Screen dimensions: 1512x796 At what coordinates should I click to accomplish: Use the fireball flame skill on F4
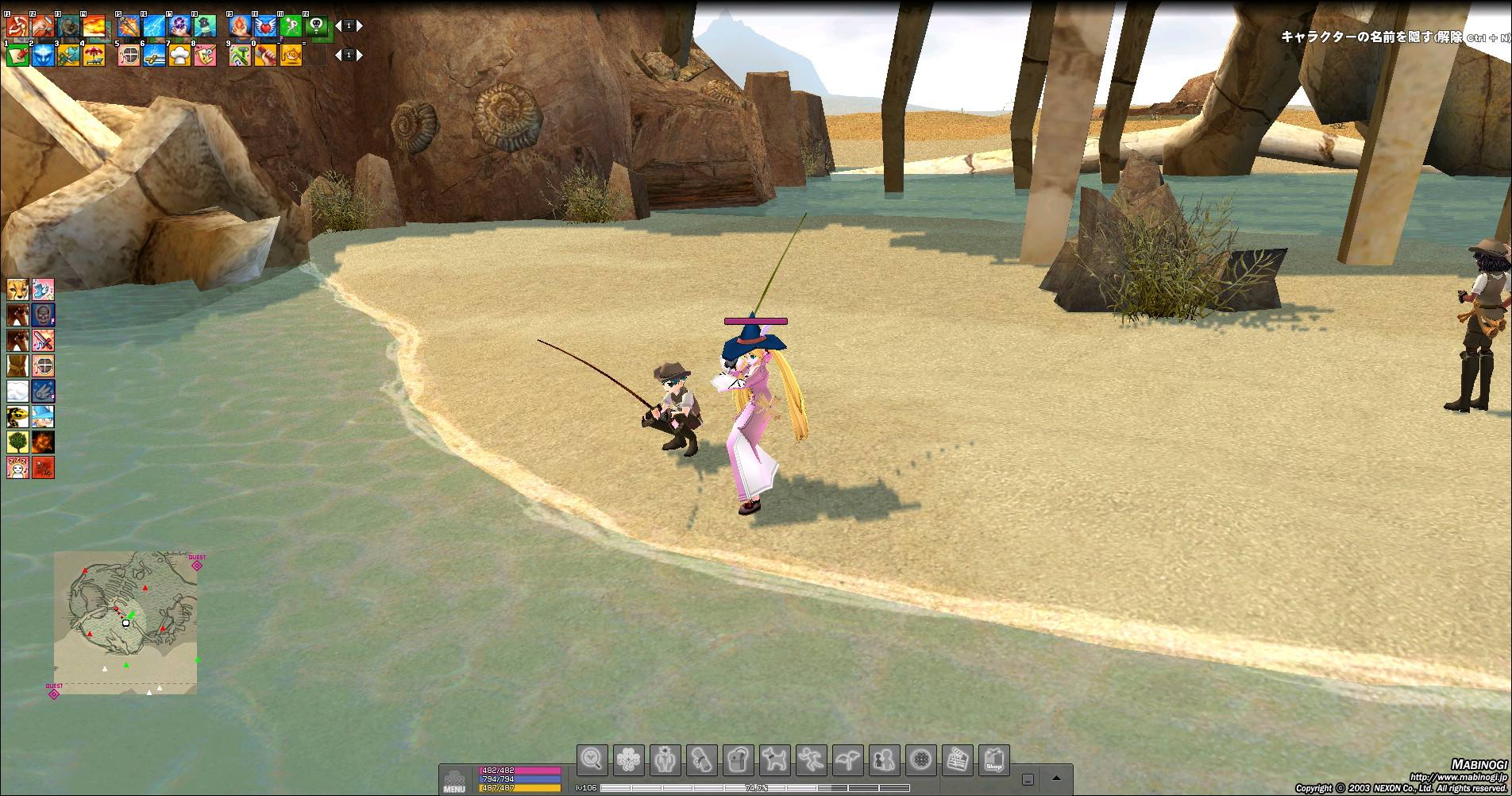pyautogui.click(x=94, y=27)
